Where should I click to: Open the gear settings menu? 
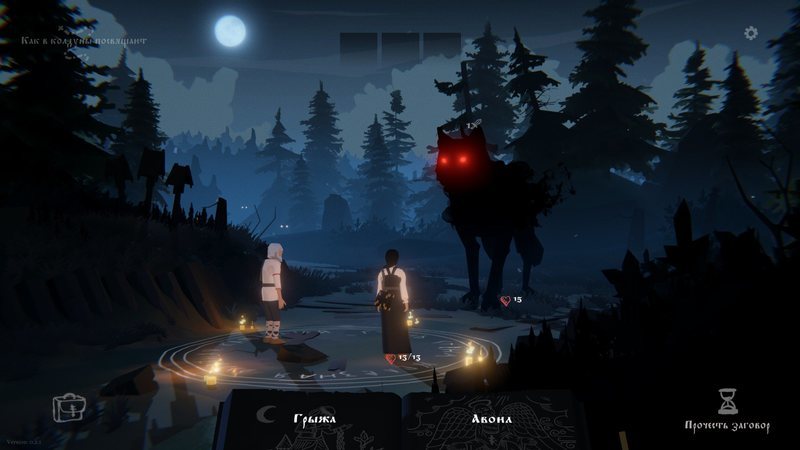click(x=751, y=33)
